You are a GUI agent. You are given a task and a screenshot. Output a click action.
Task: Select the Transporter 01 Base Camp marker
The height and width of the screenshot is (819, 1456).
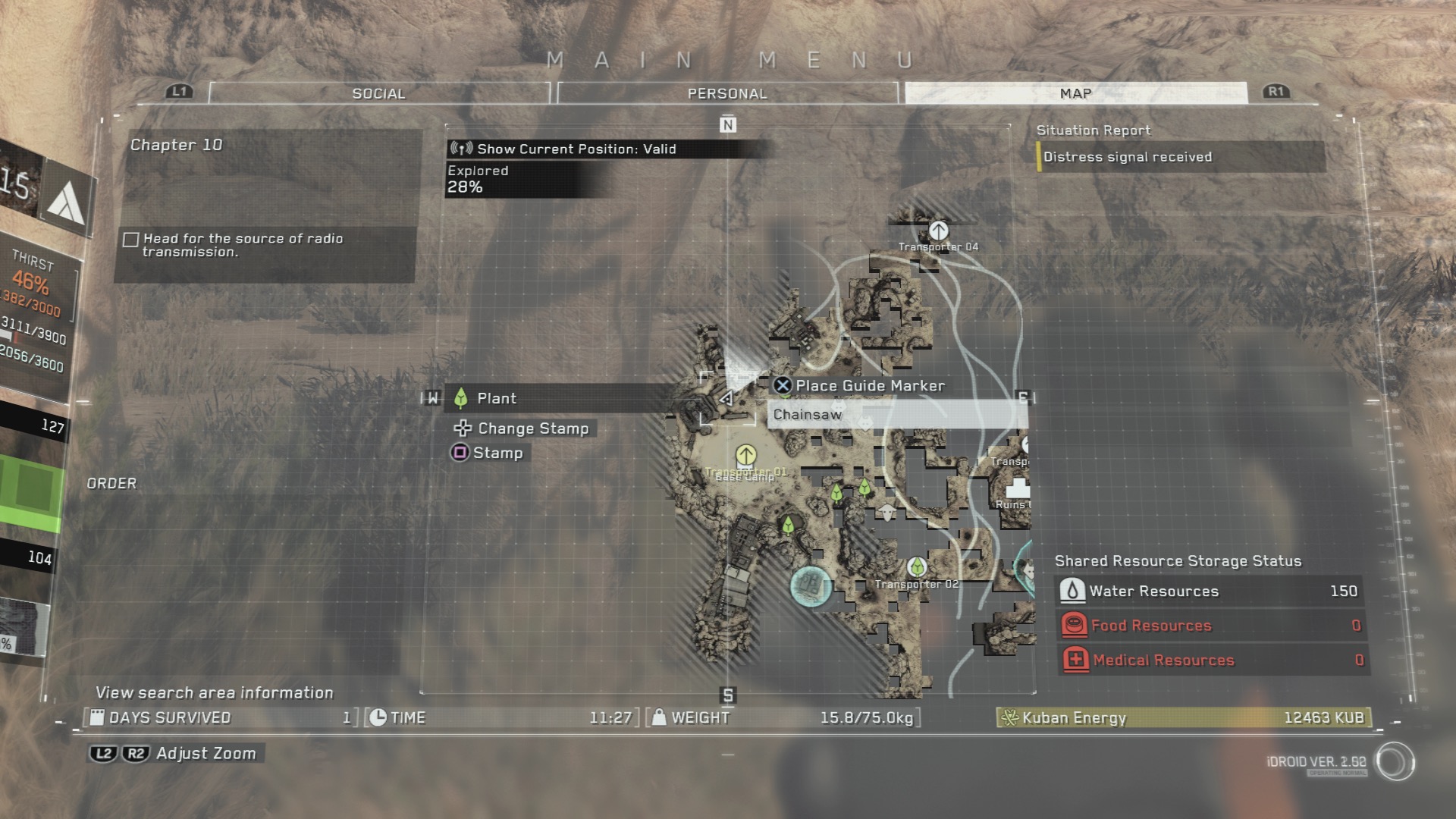click(746, 455)
